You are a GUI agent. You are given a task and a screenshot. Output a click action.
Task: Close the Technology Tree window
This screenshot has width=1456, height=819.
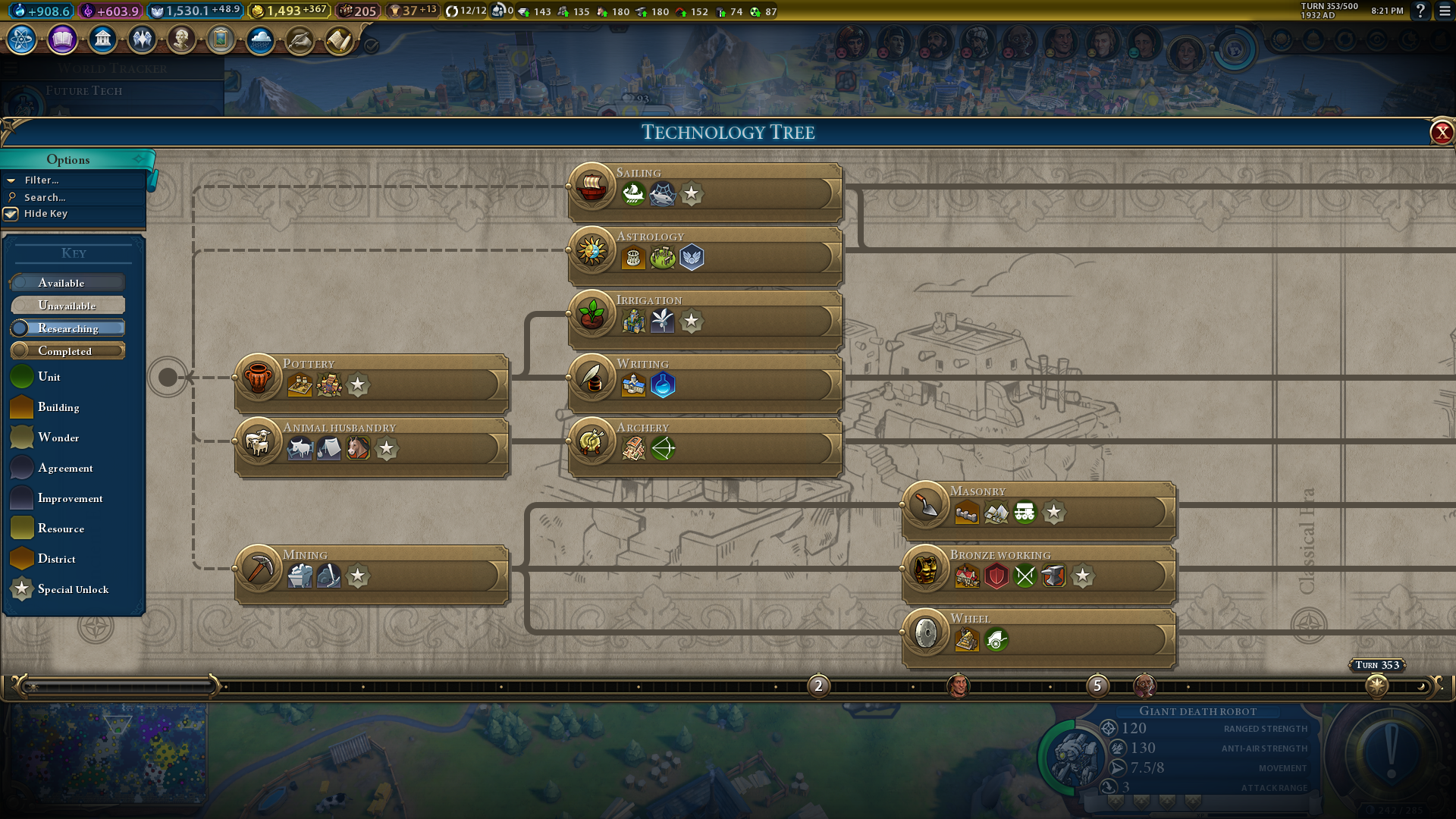point(1441,133)
